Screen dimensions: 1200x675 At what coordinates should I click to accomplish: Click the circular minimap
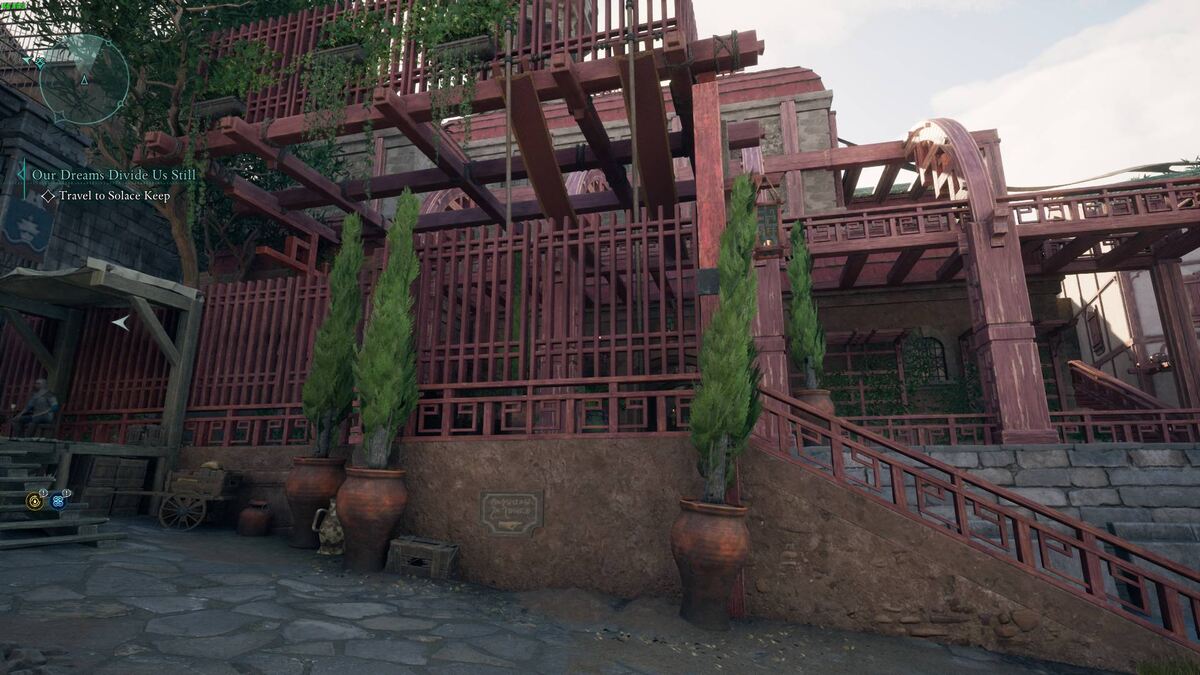click(x=84, y=79)
